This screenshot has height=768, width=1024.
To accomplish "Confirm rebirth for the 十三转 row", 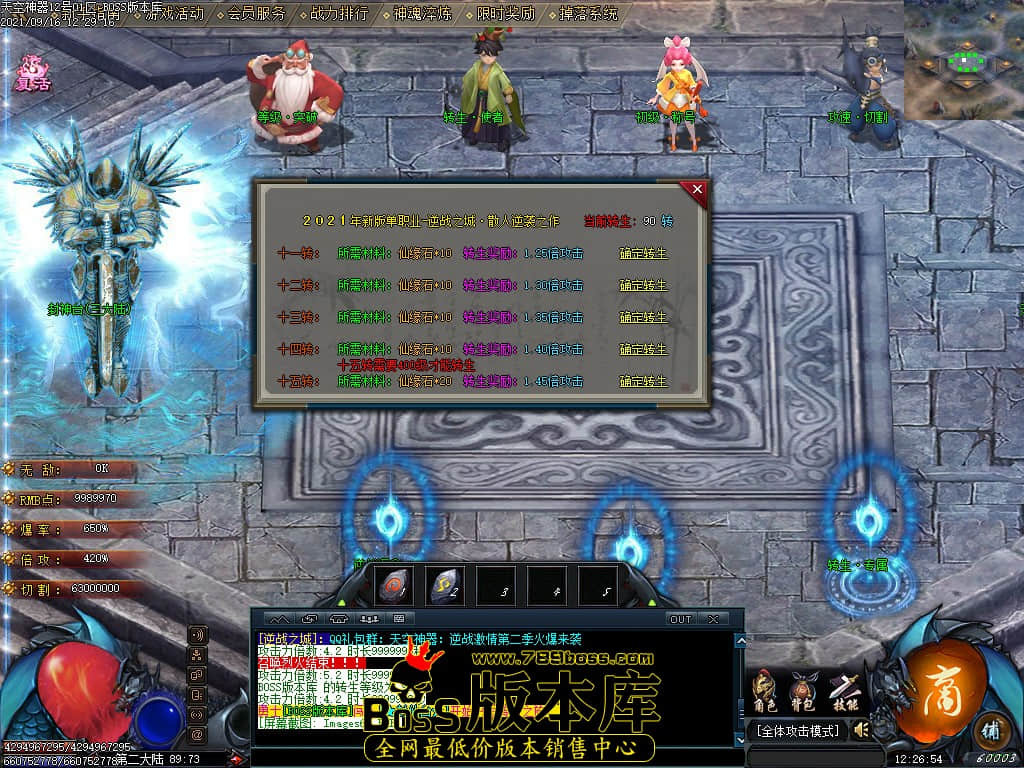I will (642, 318).
